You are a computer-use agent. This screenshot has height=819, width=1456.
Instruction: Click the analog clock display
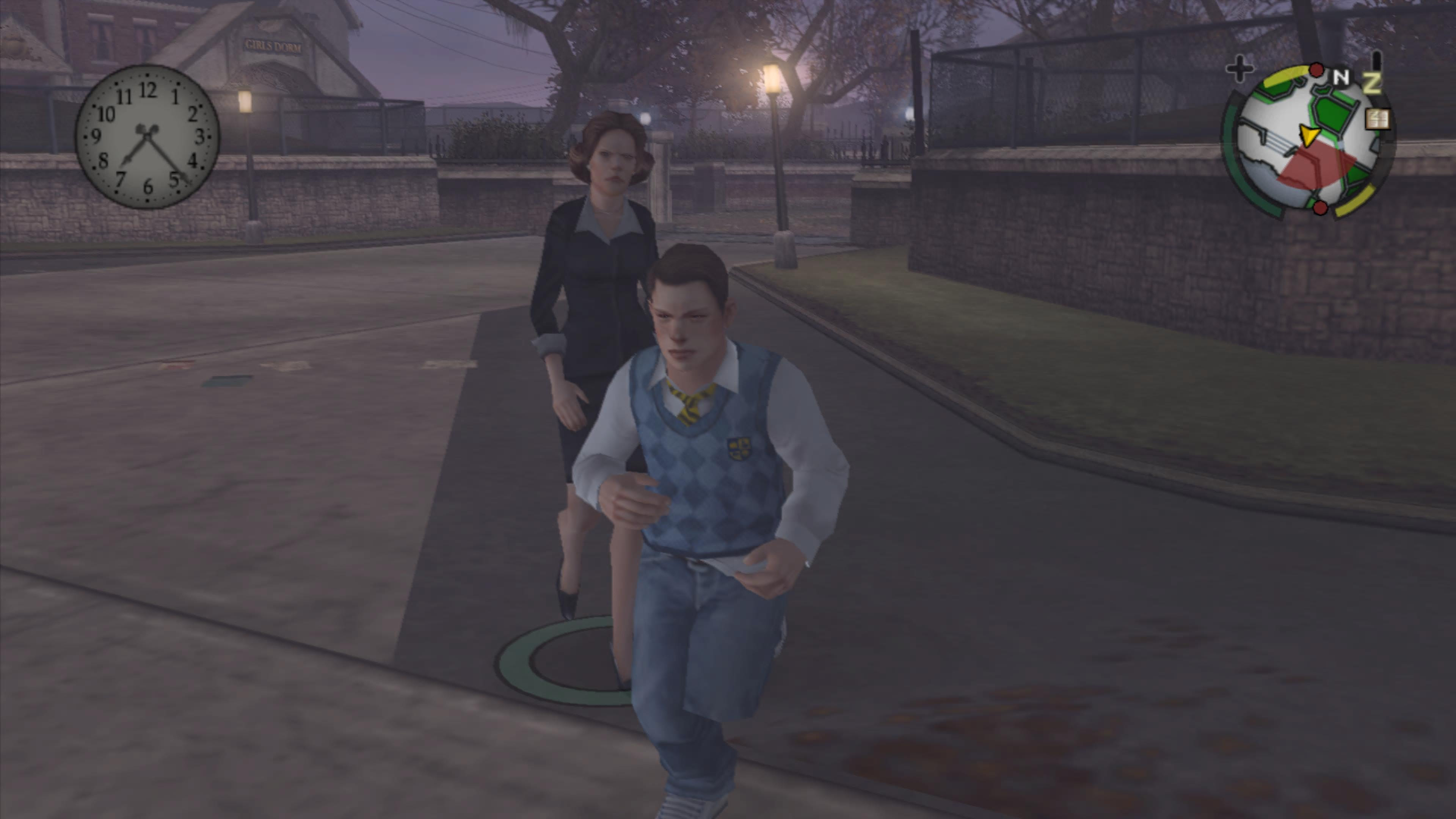tap(147, 137)
